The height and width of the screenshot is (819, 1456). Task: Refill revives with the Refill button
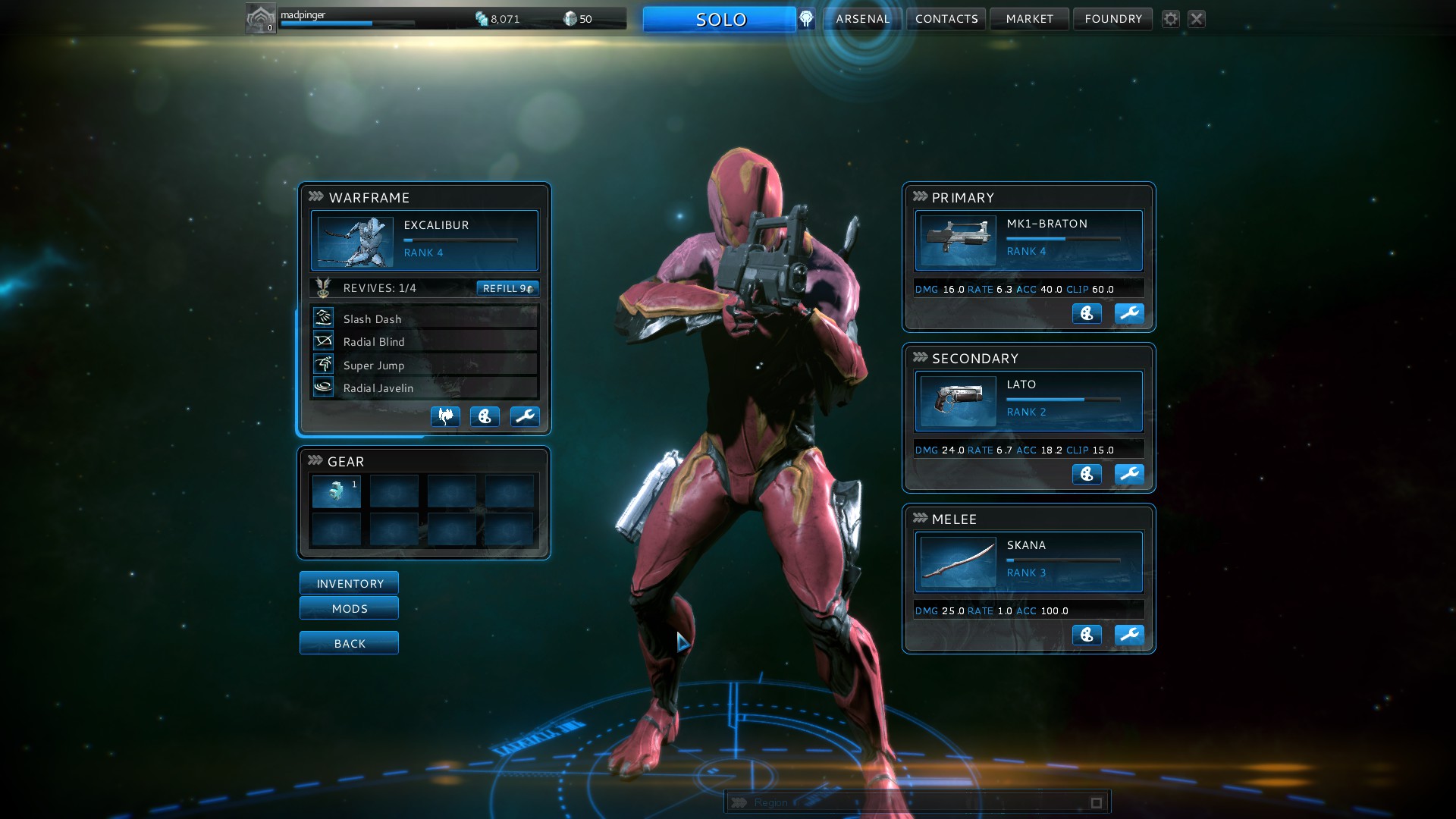[x=507, y=288]
